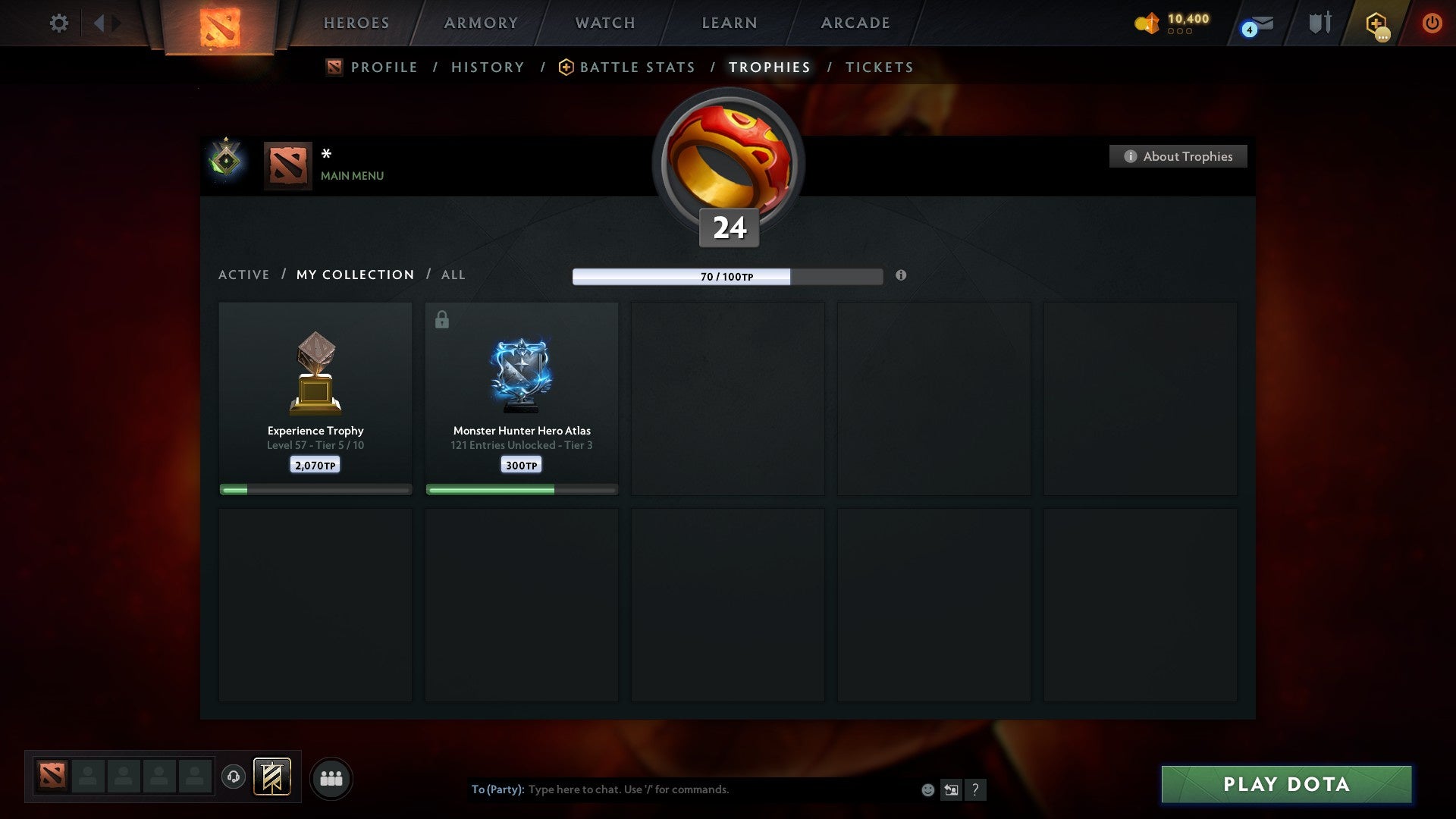
Task: Click the back navigation arrow
Action: pyautogui.click(x=99, y=23)
